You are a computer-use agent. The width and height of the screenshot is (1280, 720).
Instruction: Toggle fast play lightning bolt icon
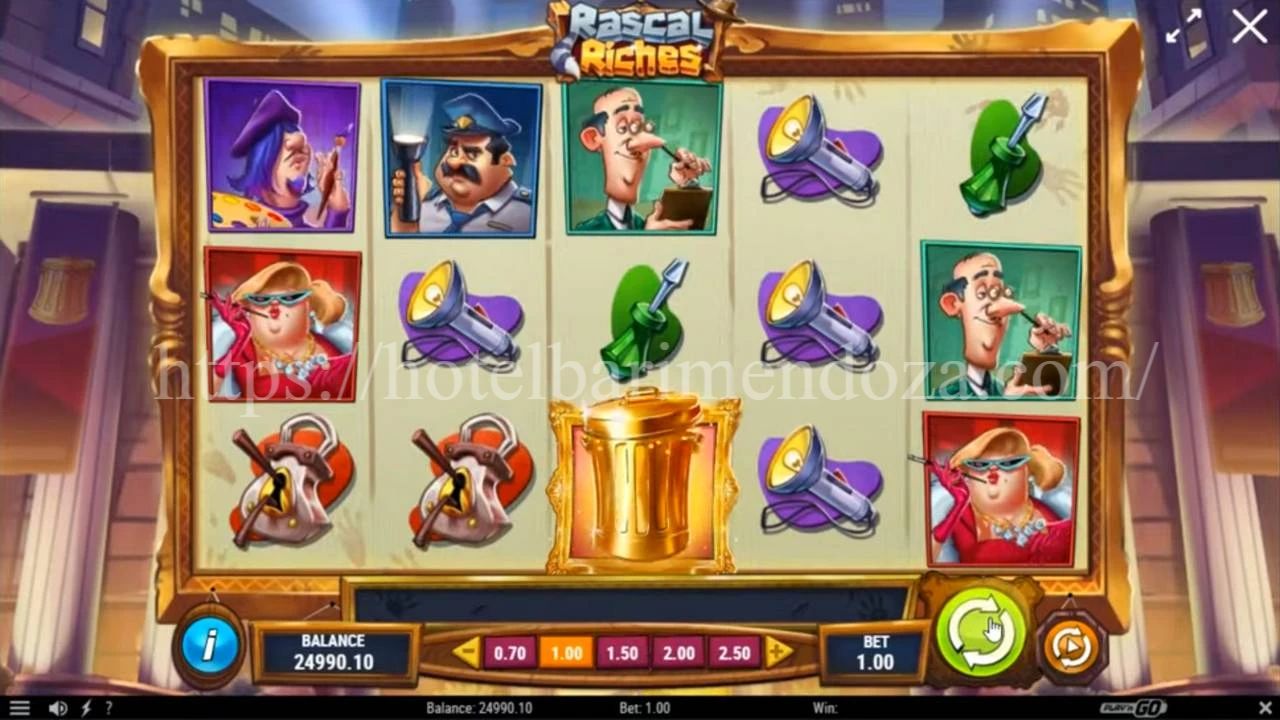click(x=86, y=708)
